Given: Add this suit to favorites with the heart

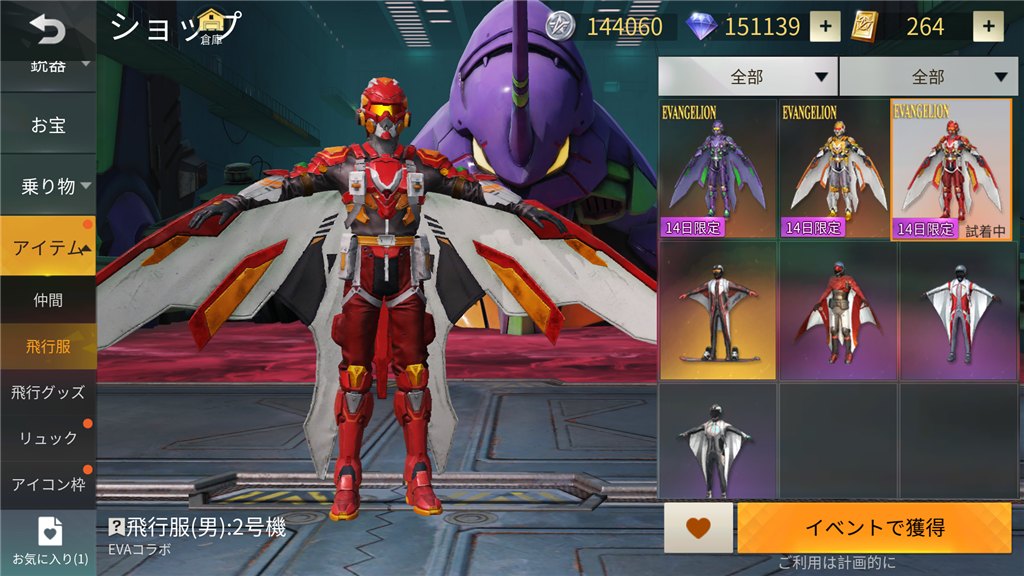Looking at the screenshot, I should pos(698,528).
